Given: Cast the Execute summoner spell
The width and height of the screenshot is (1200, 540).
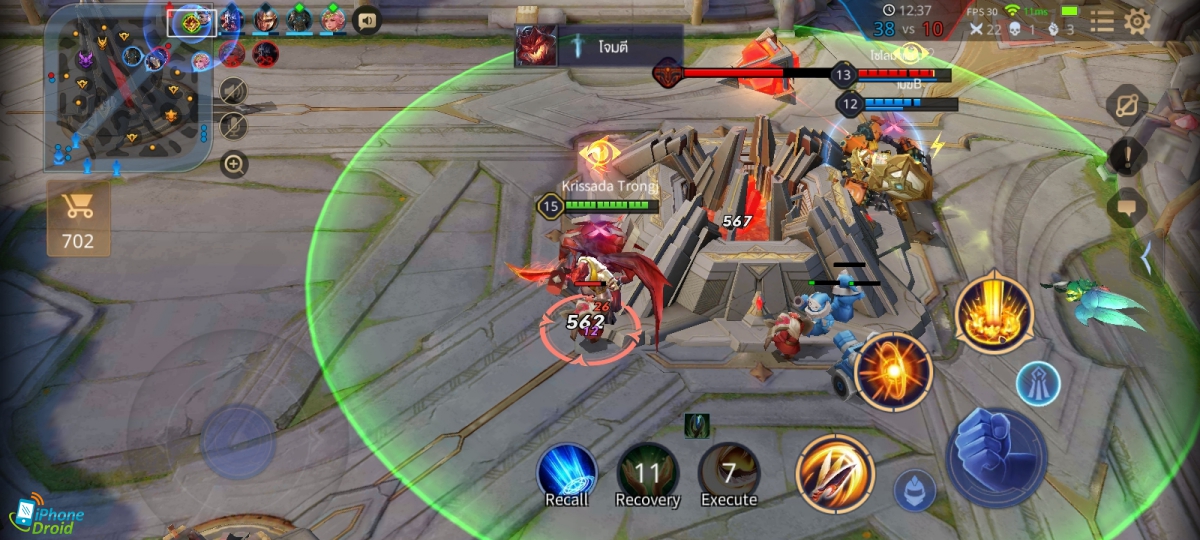Looking at the screenshot, I should (x=728, y=473).
